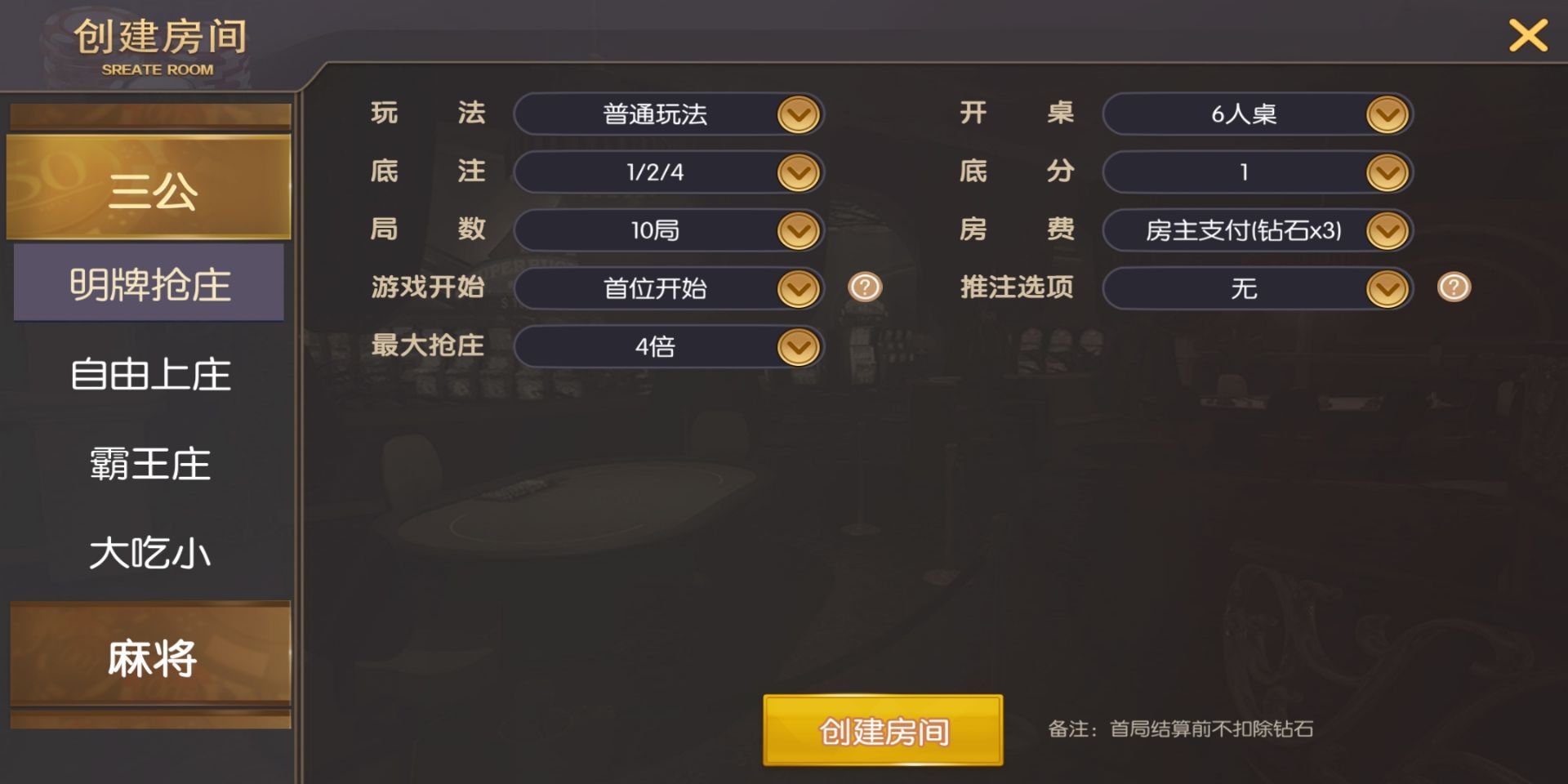The image size is (1568, 784).
Task: Click the question mark next to 推注选项
Action: (1453, 288)
